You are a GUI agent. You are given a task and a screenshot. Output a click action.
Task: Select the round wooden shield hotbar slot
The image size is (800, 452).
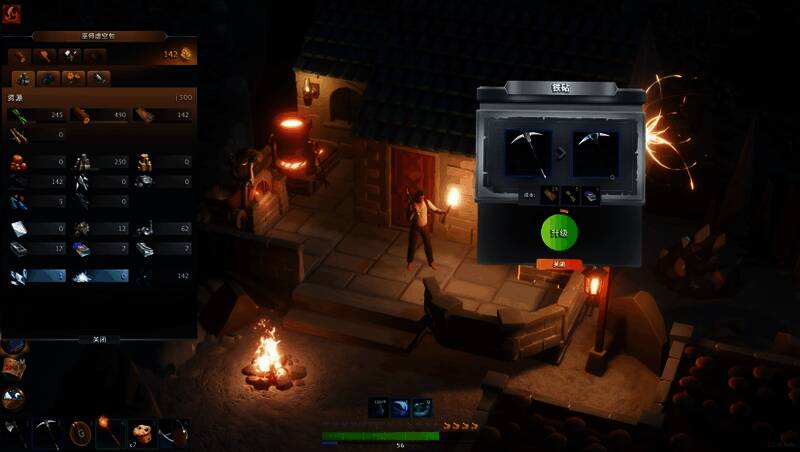(78, 432)
